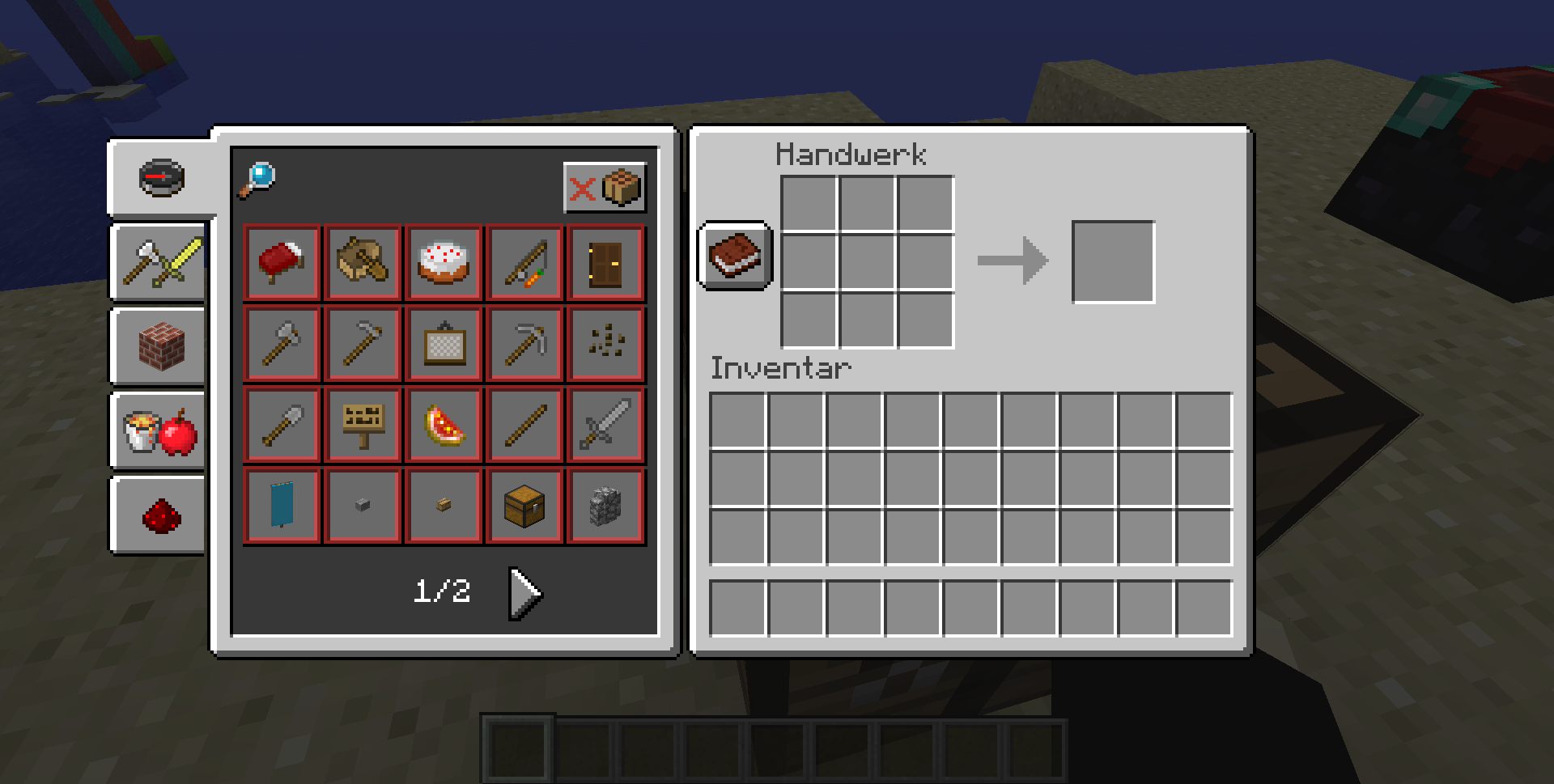Choose the wooden door recipe

(x=605, y=263)
